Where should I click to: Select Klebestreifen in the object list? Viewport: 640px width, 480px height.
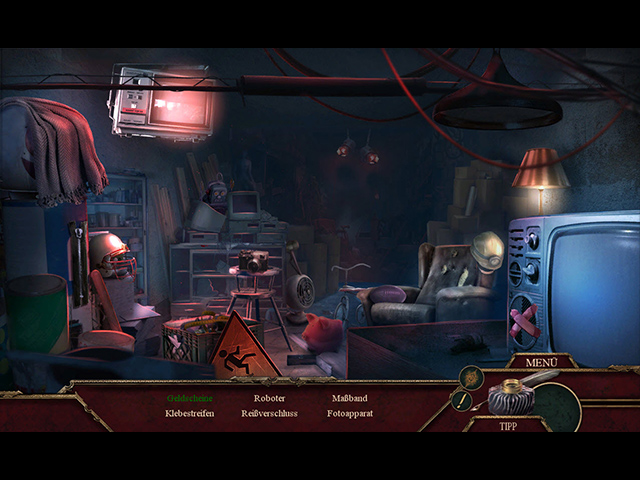pyautogui.click(x=190, y=413)
